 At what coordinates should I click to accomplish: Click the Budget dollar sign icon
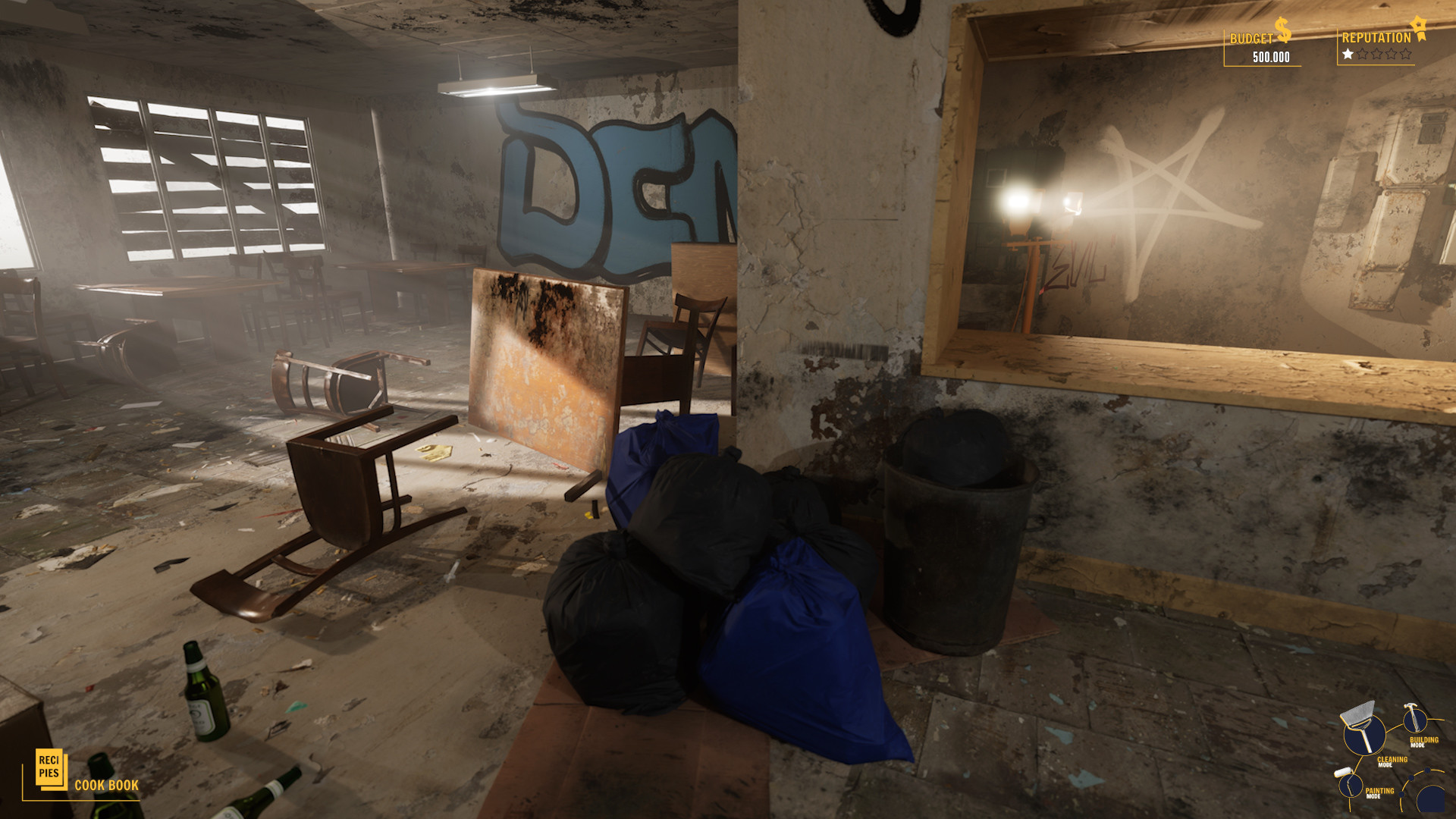1282,30
